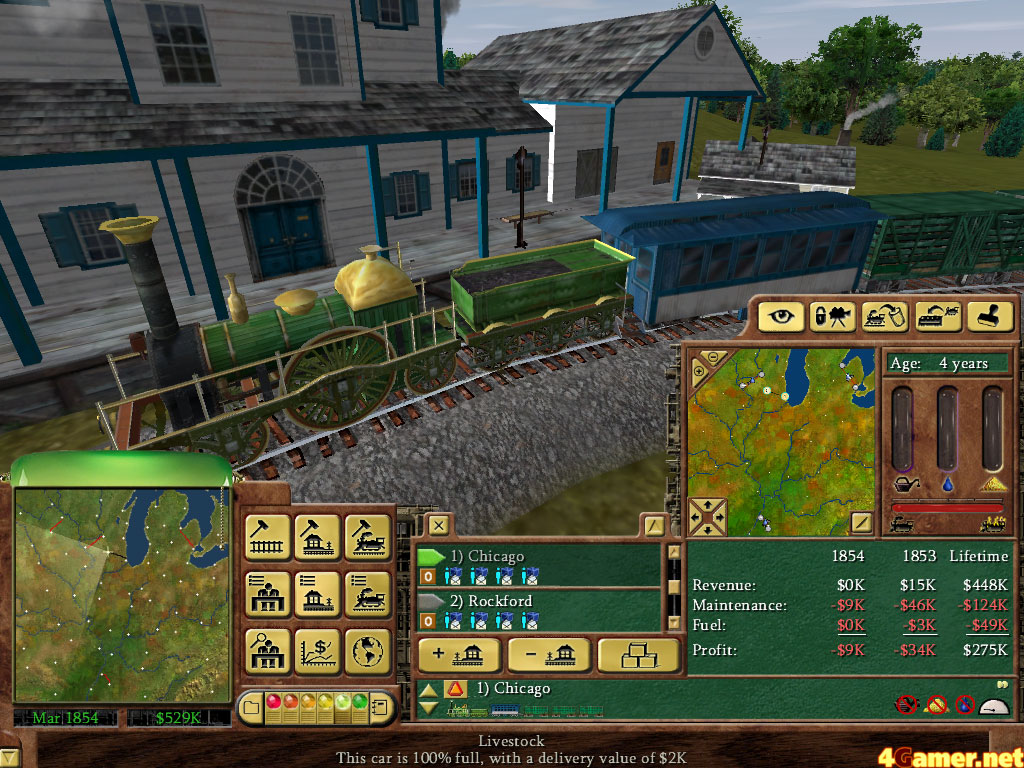Click the globe map overview button
The width and height of the screenshot is (1024, 768).
(x=367, y=651)
